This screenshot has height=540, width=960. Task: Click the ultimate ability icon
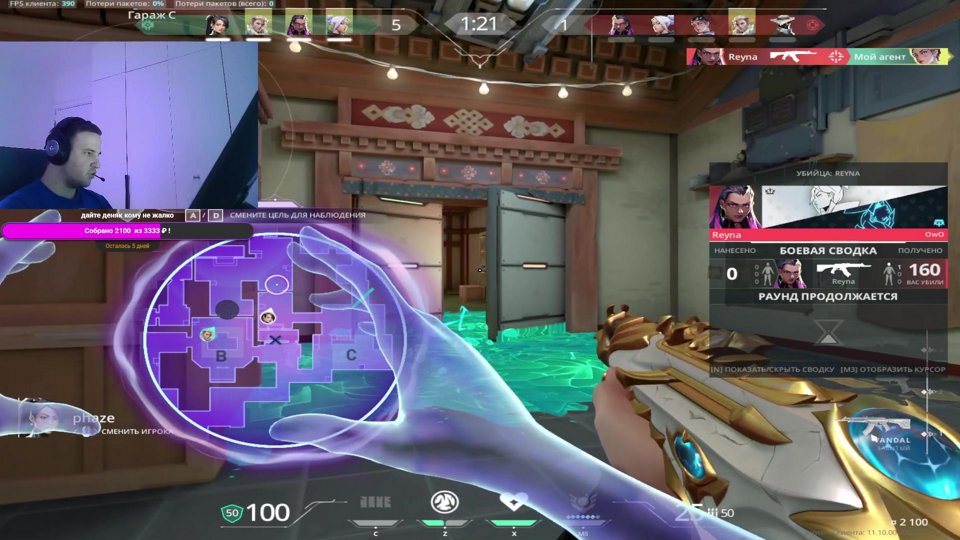581,505
